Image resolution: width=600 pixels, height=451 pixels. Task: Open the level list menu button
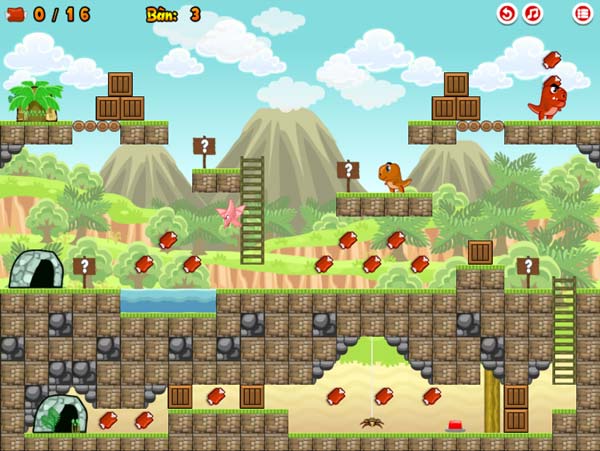(x=582, y=14)
